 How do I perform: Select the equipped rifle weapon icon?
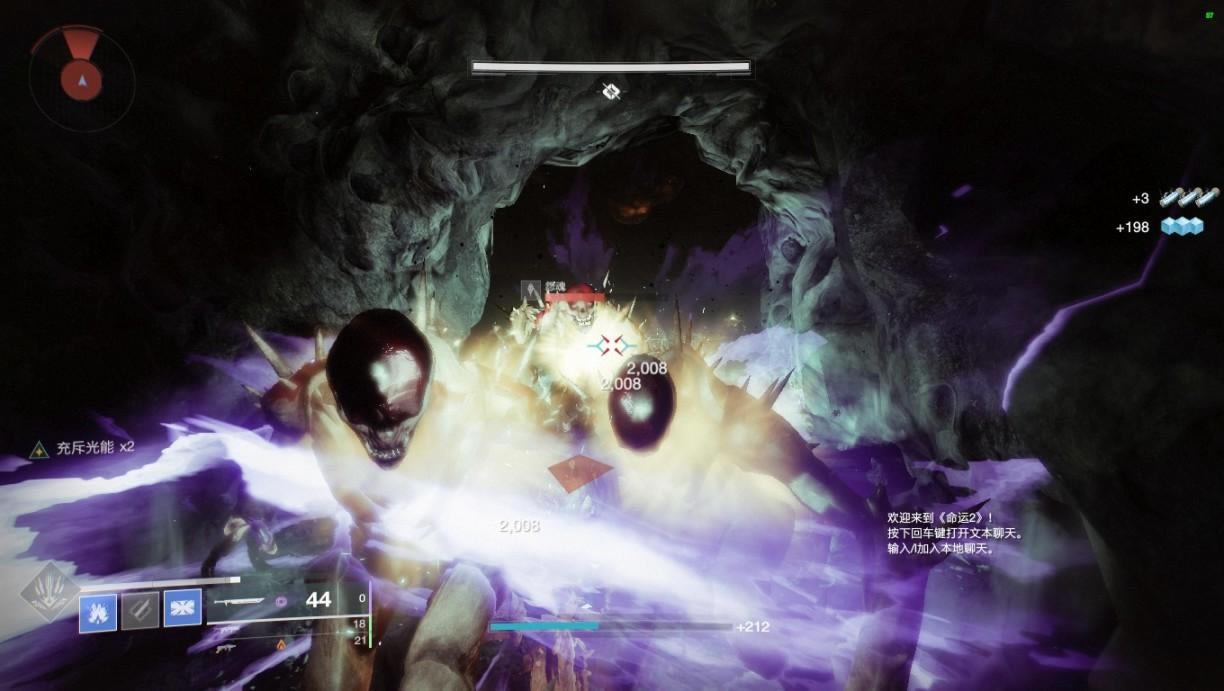click(x=238, y=602)
